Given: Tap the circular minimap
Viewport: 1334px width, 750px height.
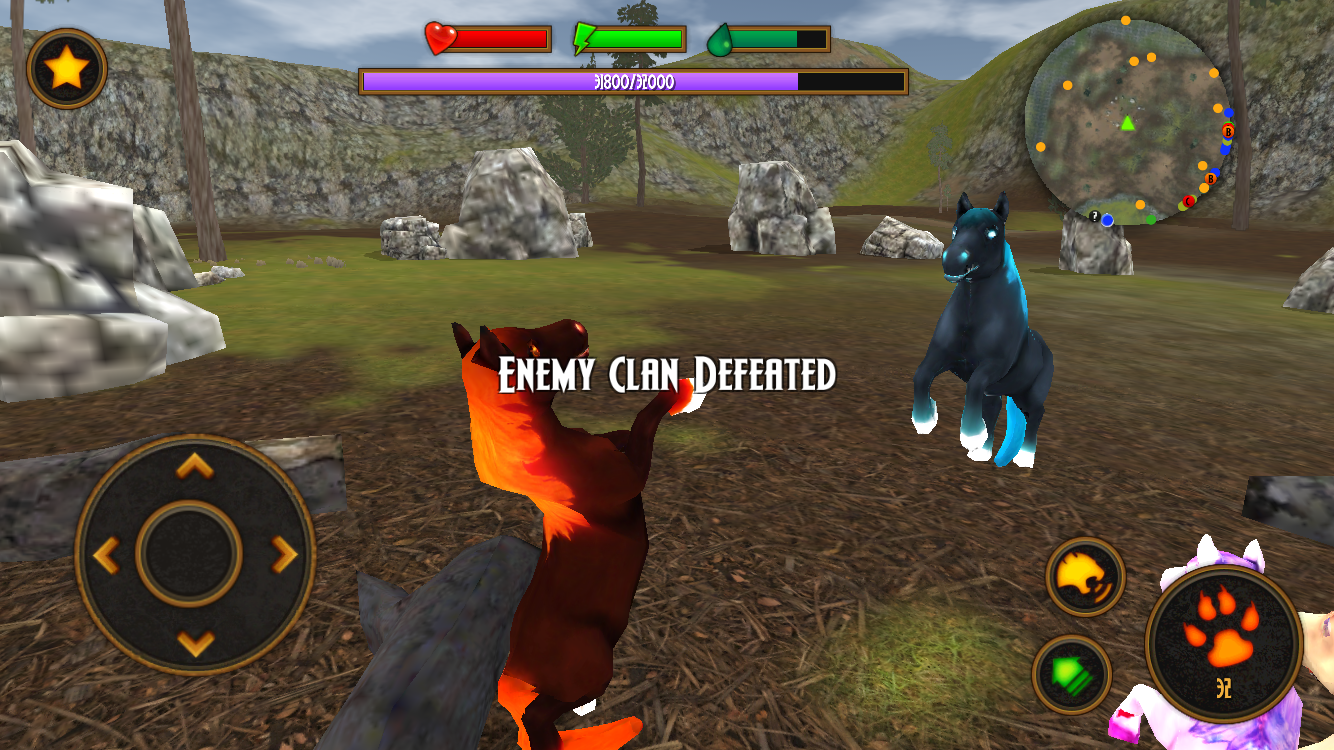Looking at the screenshot, I should pos(1130,115).
